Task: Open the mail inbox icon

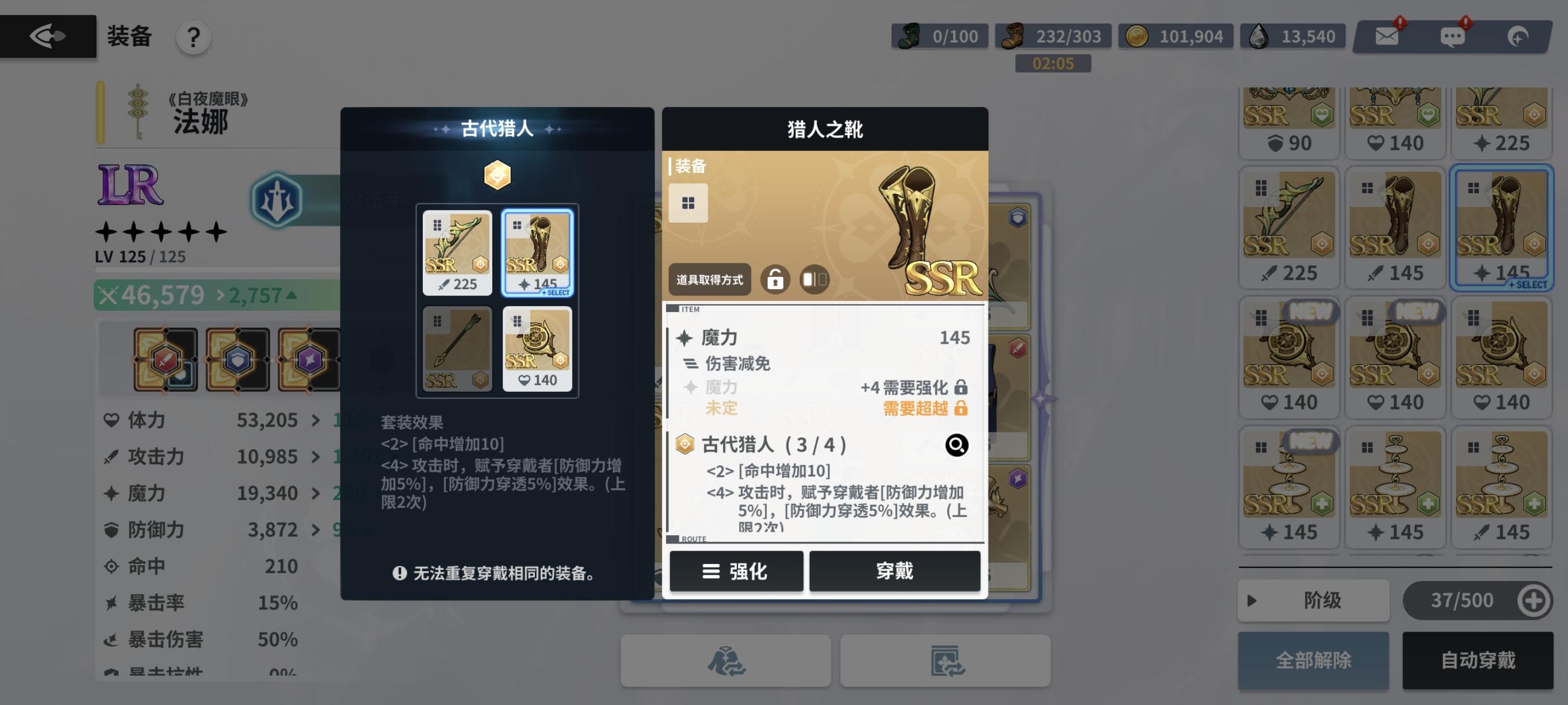Action: 1387,35
